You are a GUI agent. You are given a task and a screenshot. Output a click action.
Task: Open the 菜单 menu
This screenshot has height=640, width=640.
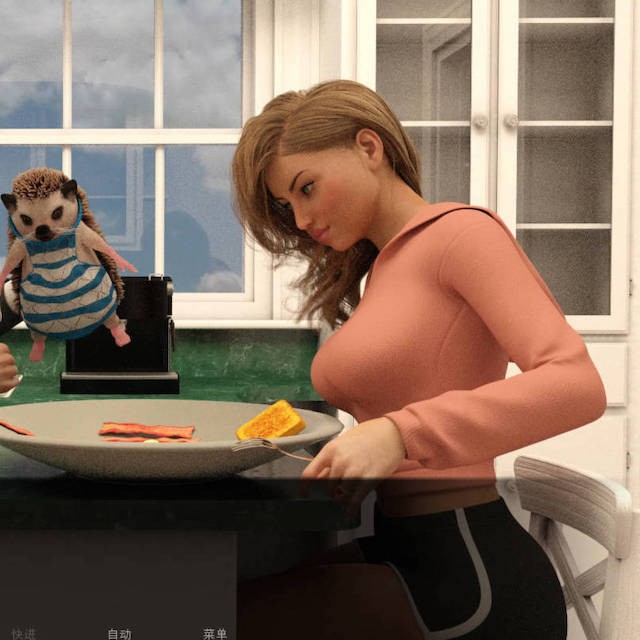[x=215, y=633]
